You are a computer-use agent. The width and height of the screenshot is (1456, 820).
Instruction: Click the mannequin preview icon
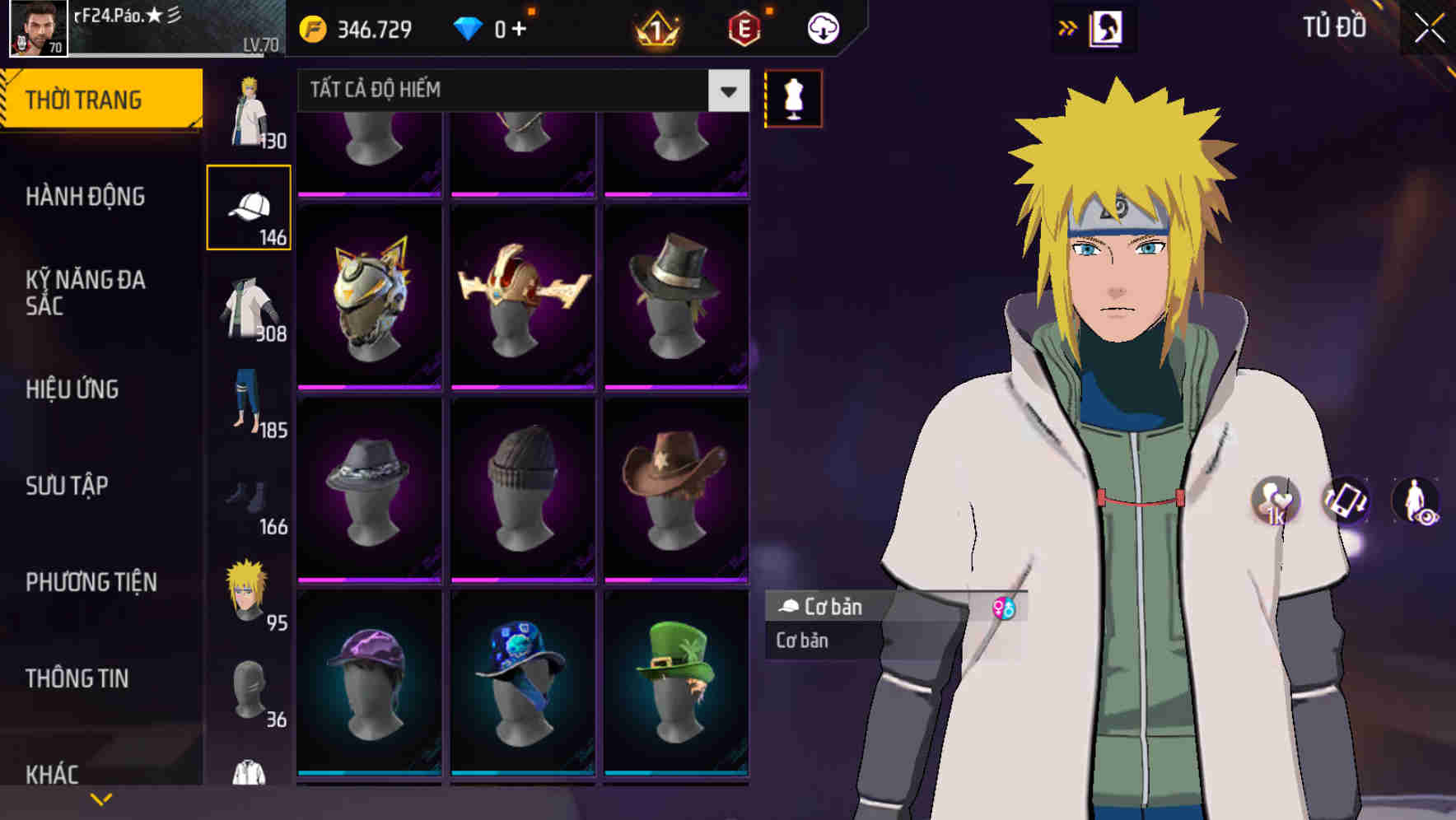point(792,98)
